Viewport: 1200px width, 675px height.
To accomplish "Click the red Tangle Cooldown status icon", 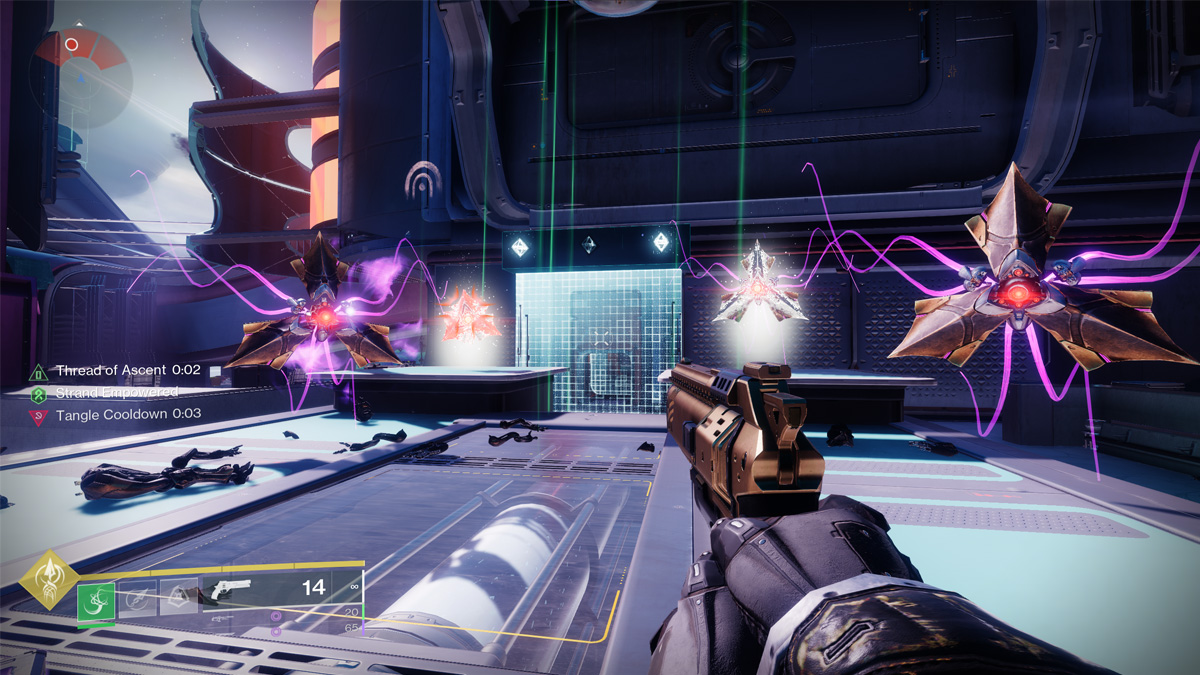I will (40, 414).
